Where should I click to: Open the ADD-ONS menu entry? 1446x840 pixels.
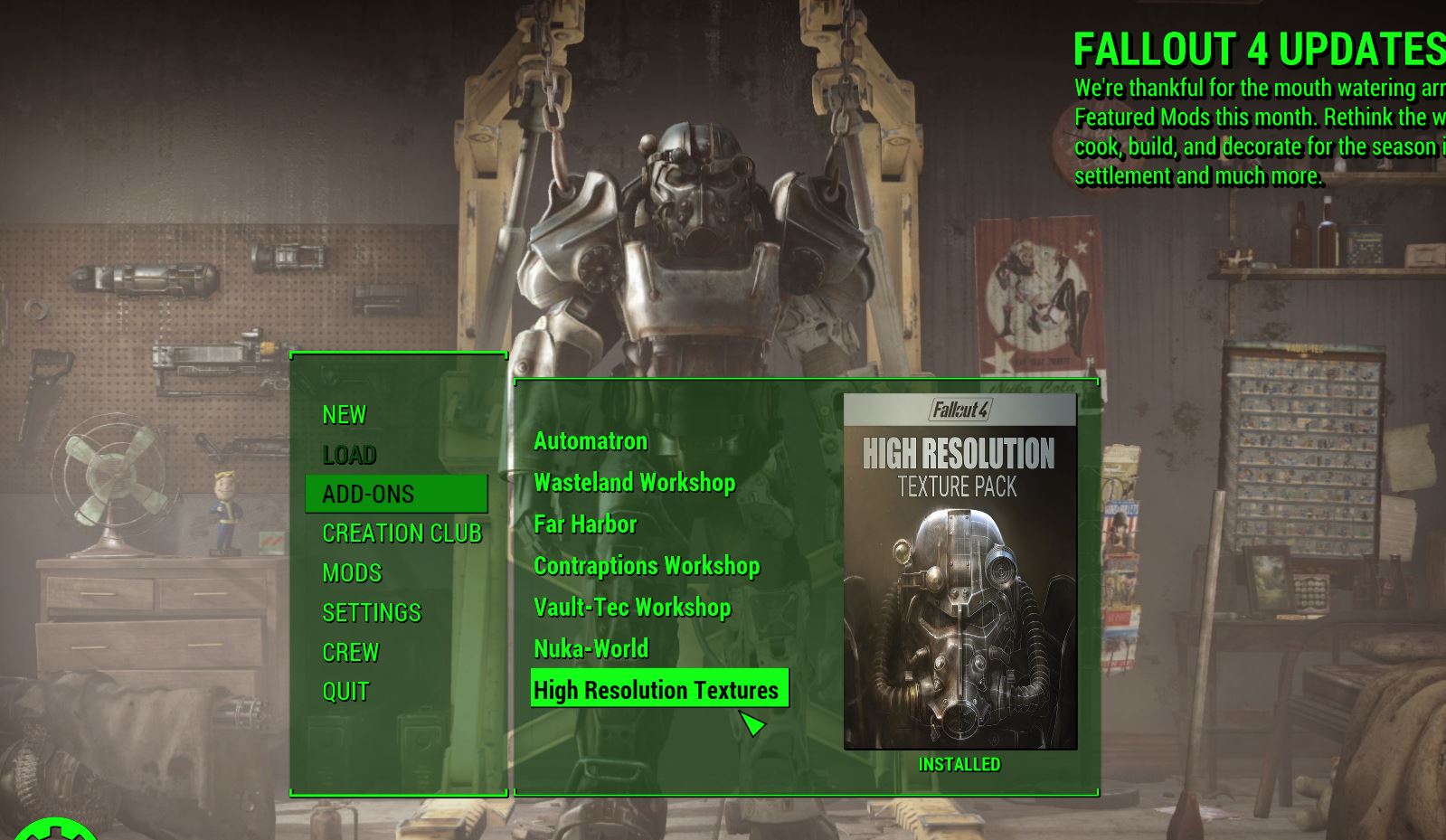tap(367, 494)
